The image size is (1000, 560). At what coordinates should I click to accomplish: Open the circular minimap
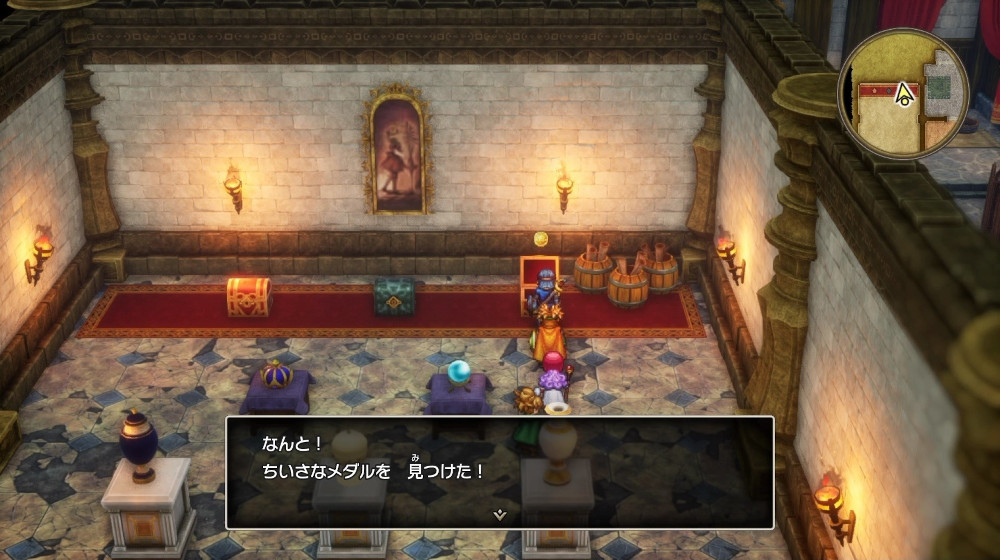coord(903,93)
